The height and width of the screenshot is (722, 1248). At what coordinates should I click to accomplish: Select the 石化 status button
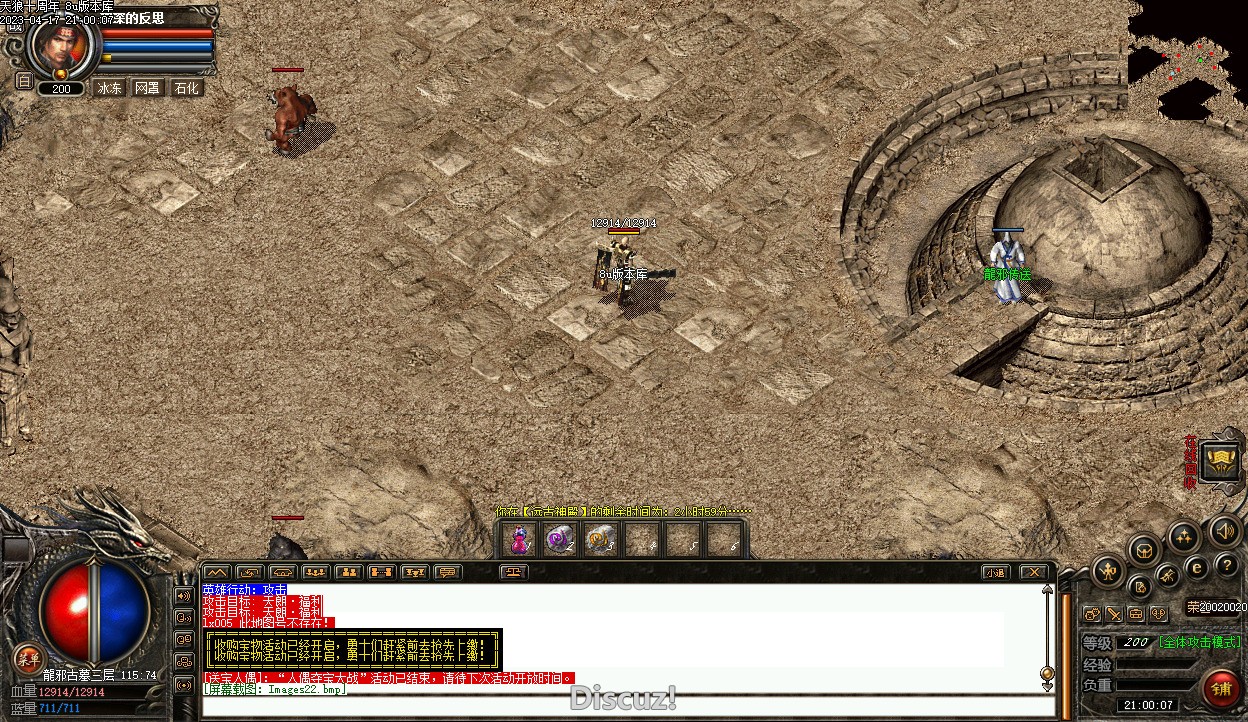coord(186,88)
